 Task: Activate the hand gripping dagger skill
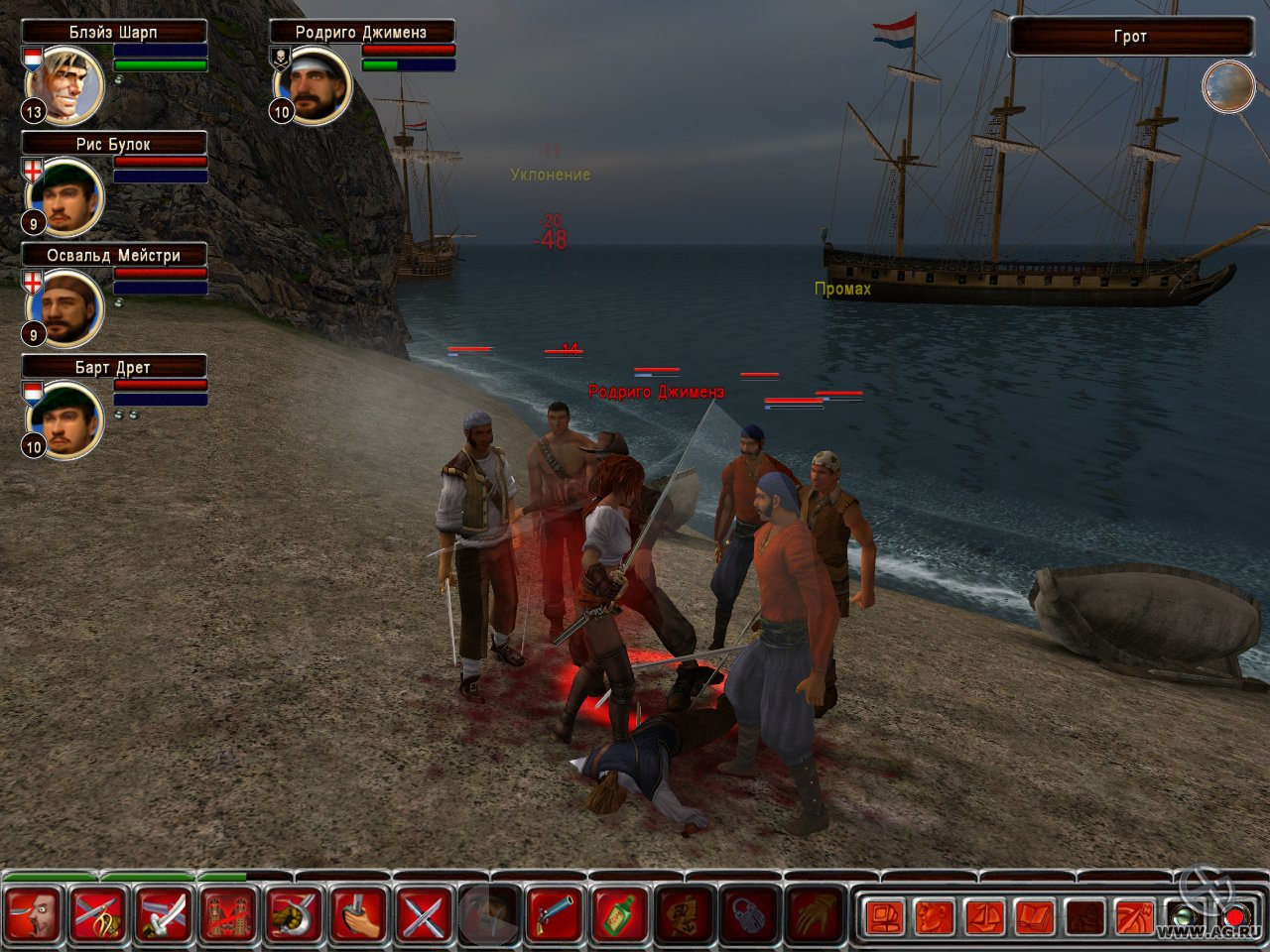point(359,914)
